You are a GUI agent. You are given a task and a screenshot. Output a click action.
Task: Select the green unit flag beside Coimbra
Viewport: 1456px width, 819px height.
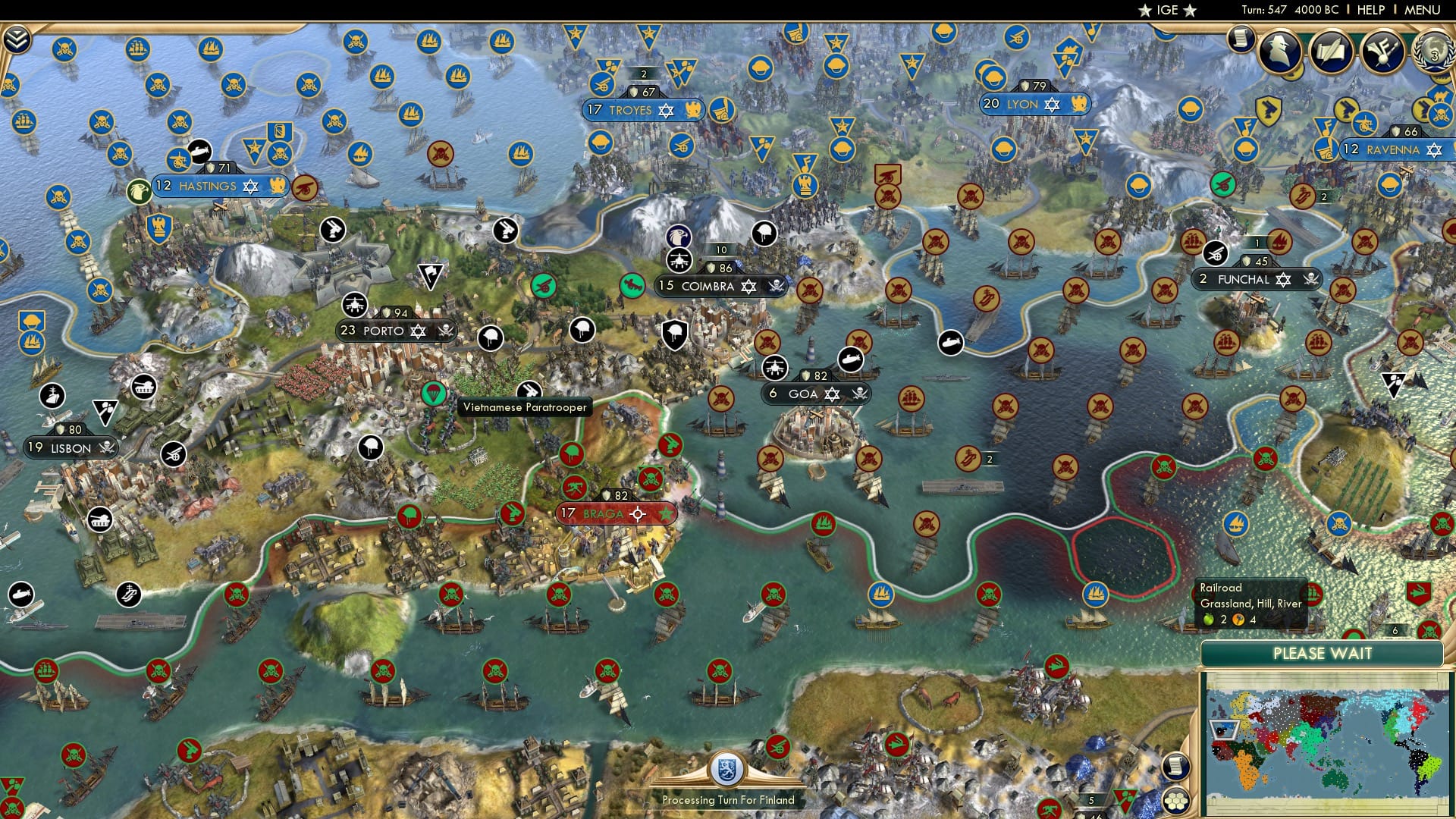pyautogui.click(x=634, y=287)
